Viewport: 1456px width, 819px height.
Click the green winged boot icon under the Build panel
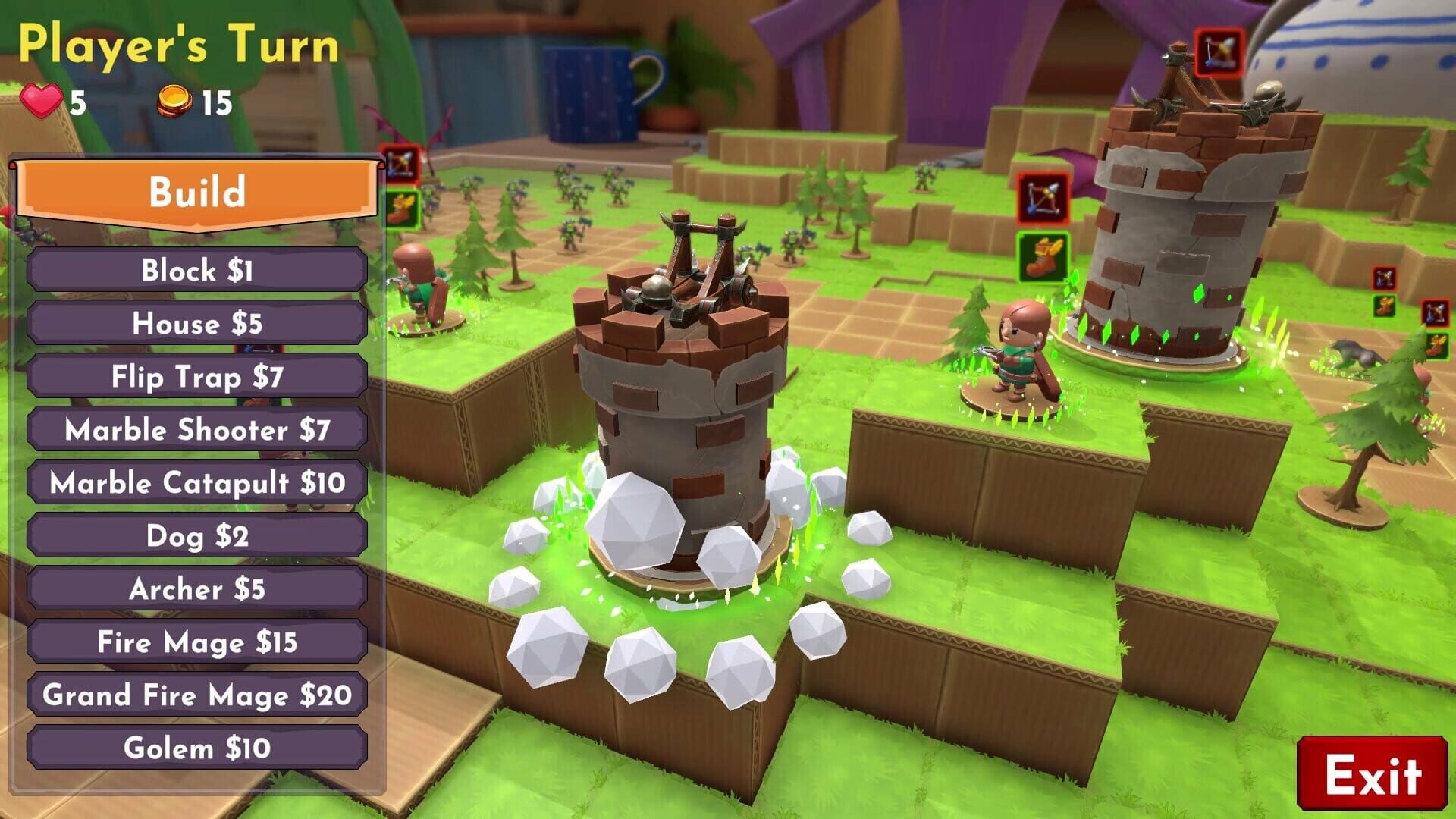(x=402, y=211)
